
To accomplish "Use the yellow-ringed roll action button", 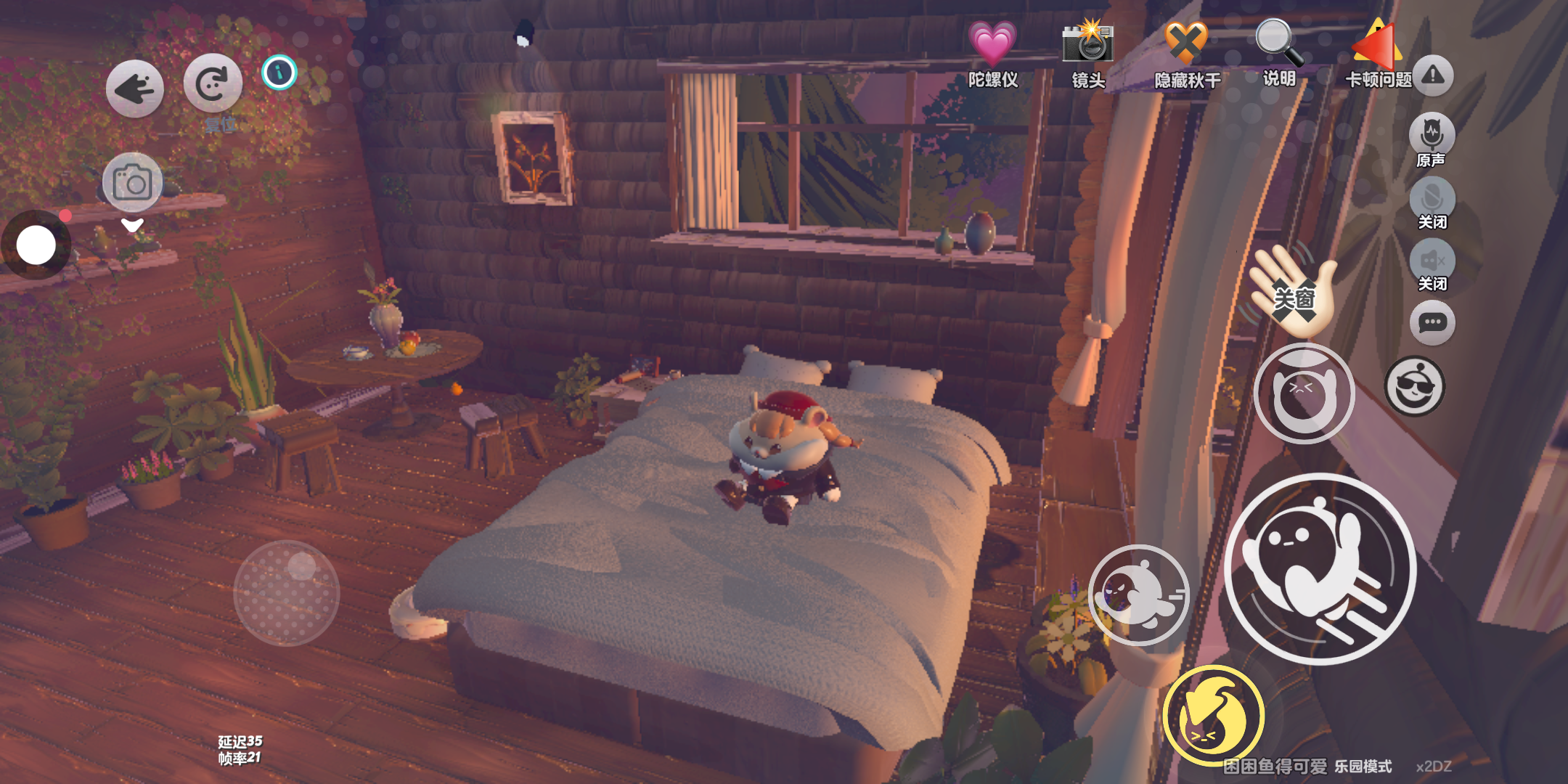I will click(1213, 716).
